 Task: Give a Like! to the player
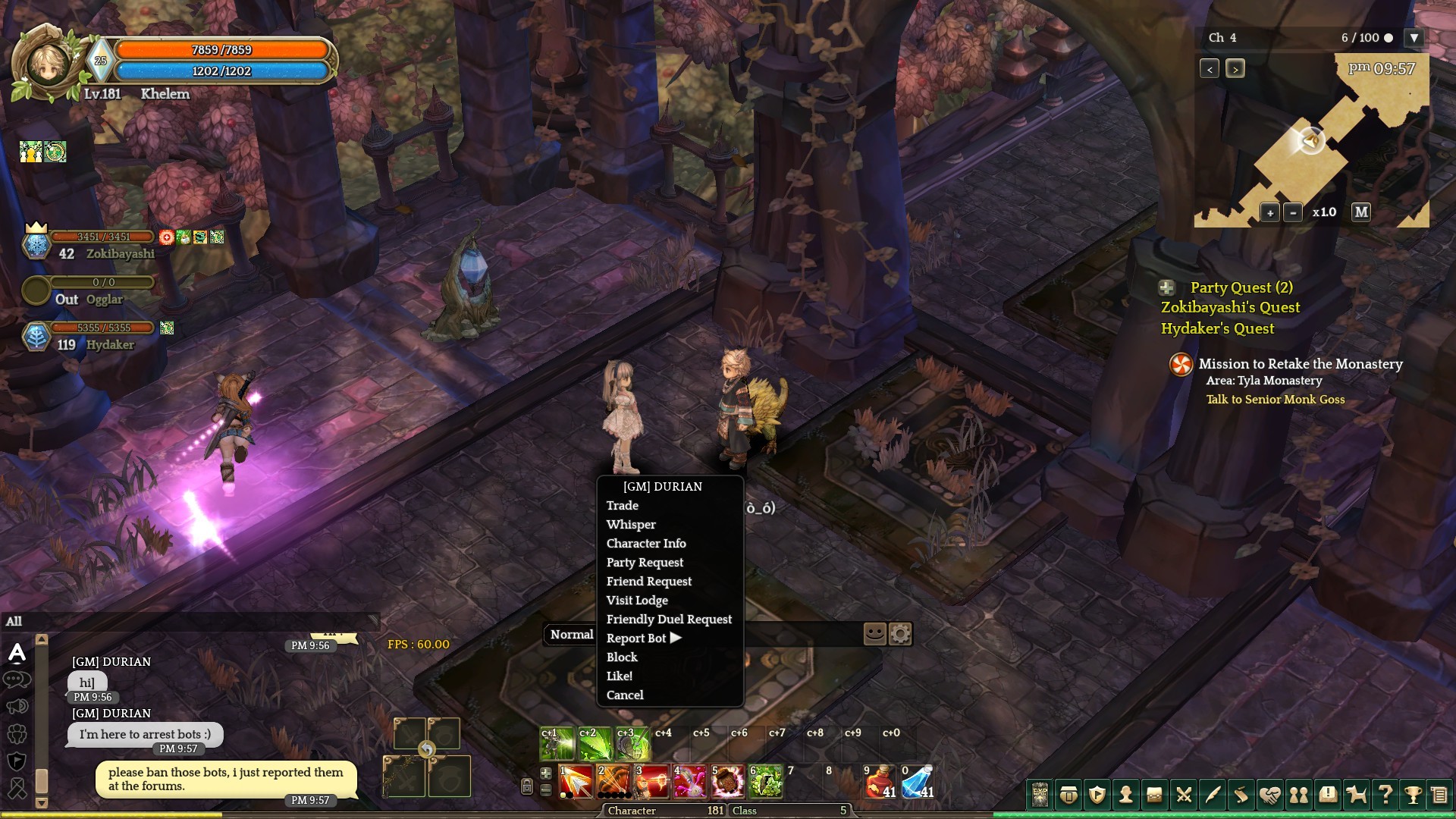(620, 676)
